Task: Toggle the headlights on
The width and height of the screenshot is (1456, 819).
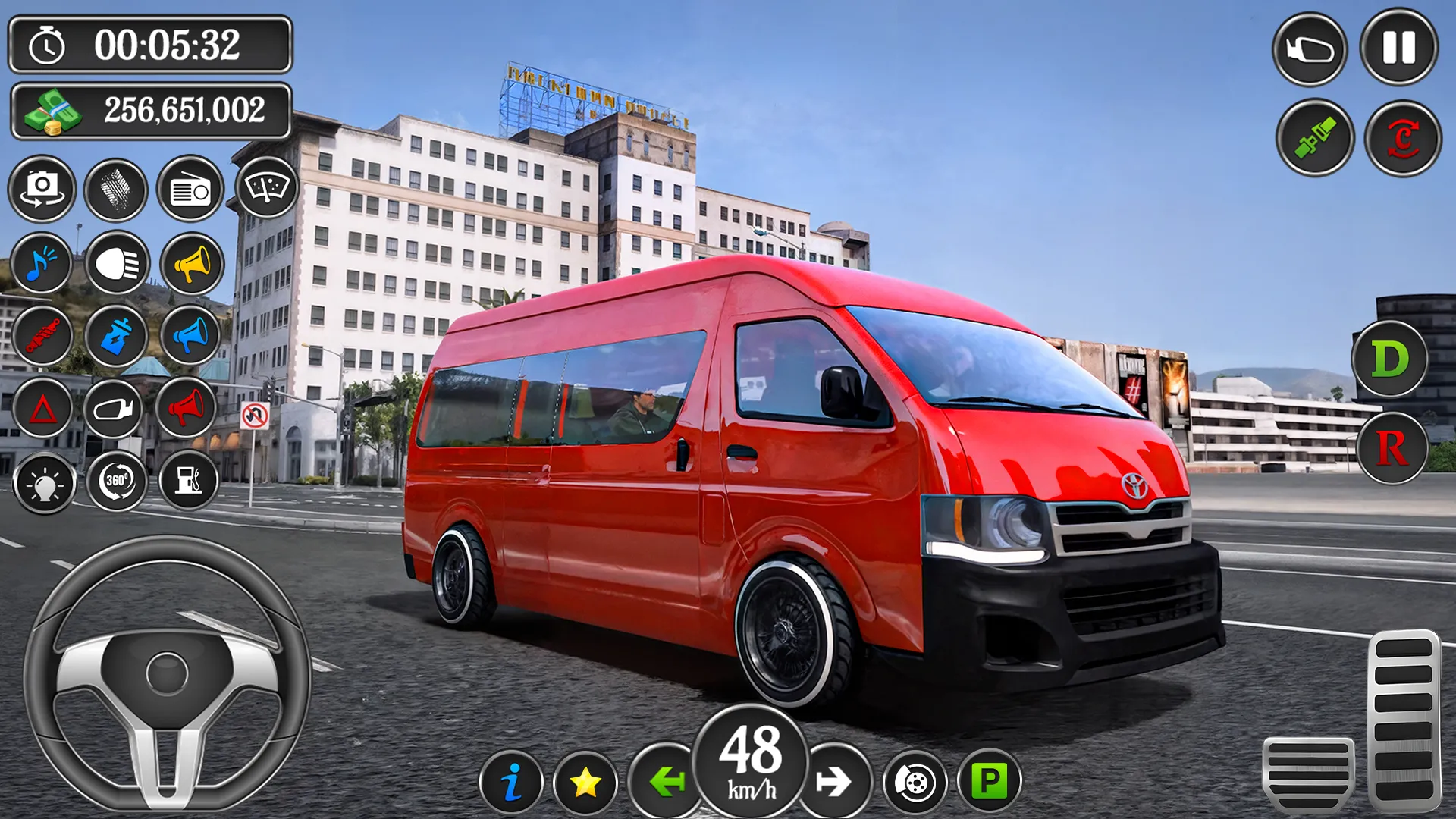Action: [115, 264]
